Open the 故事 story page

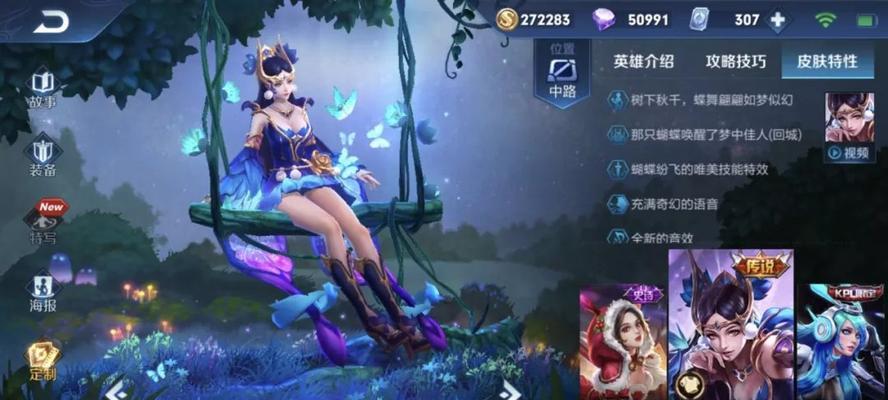coord(43,88)
